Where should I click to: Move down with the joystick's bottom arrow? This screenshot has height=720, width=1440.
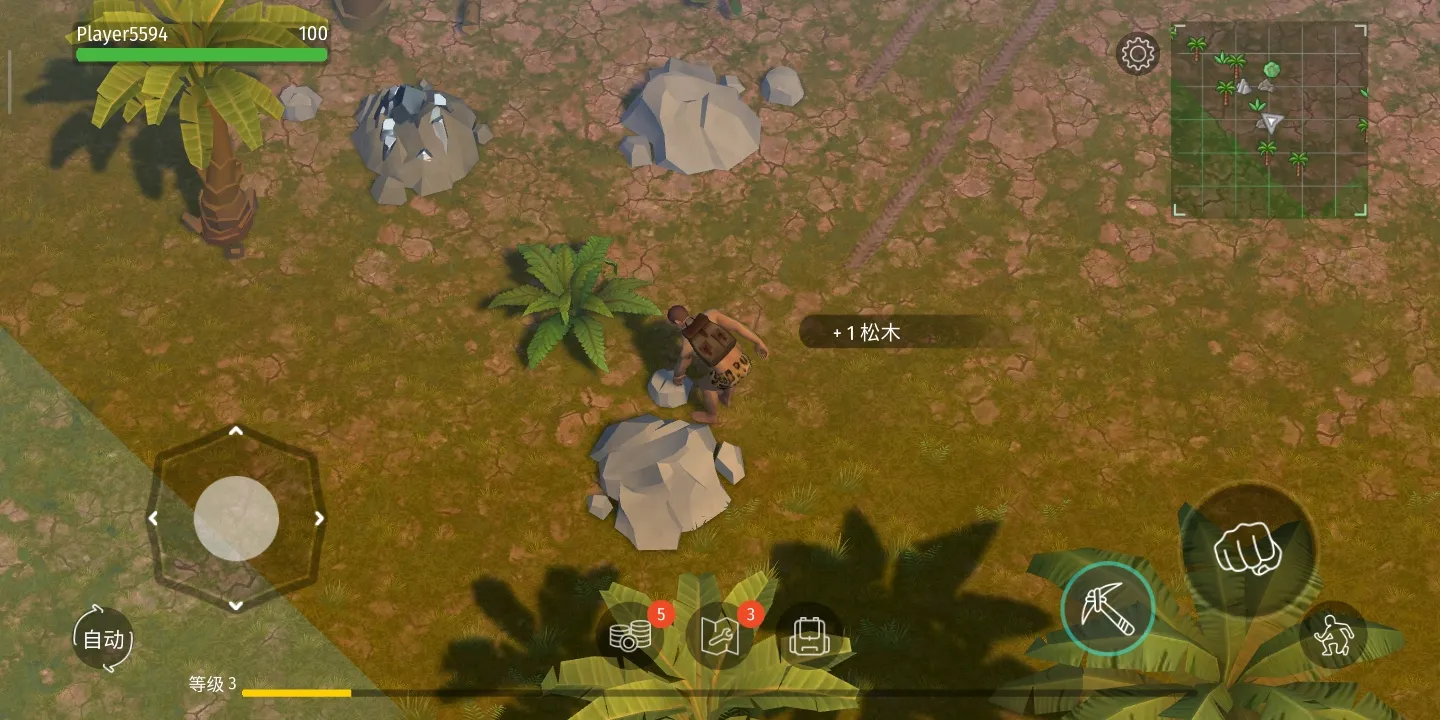point(236,605)
